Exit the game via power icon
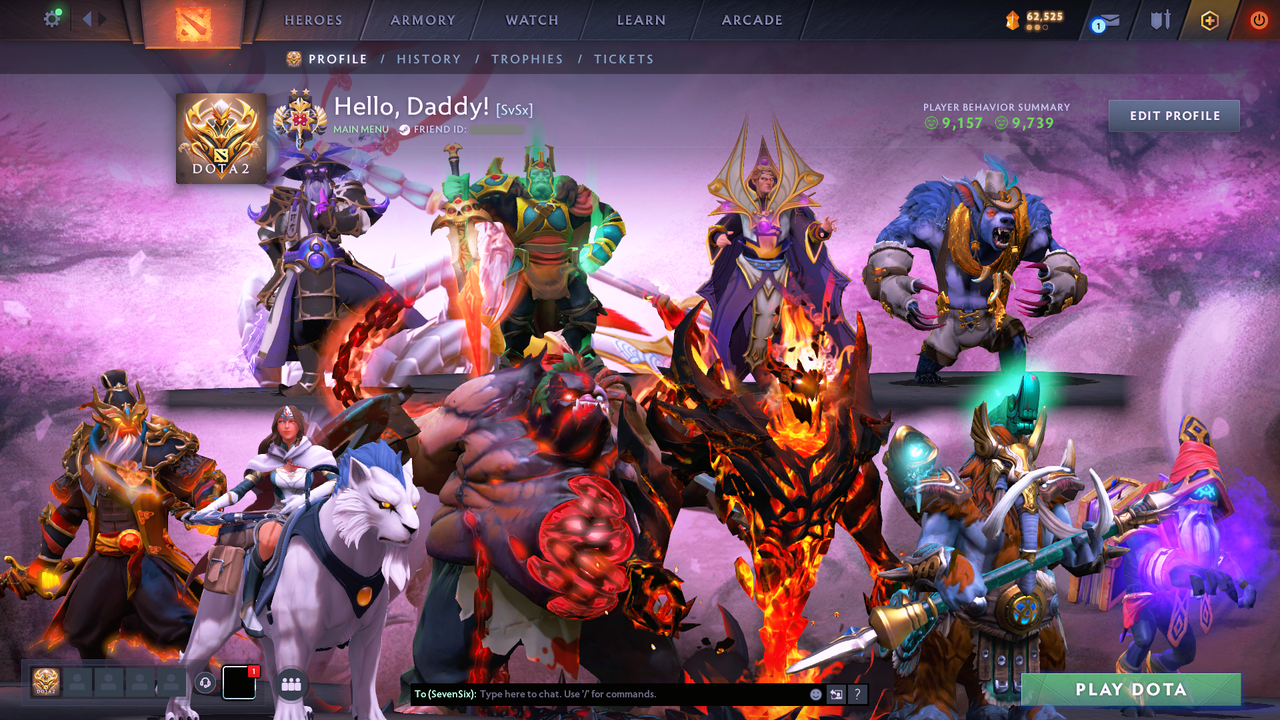This screenshot has height=720, width=1280. coord(1259,19)
